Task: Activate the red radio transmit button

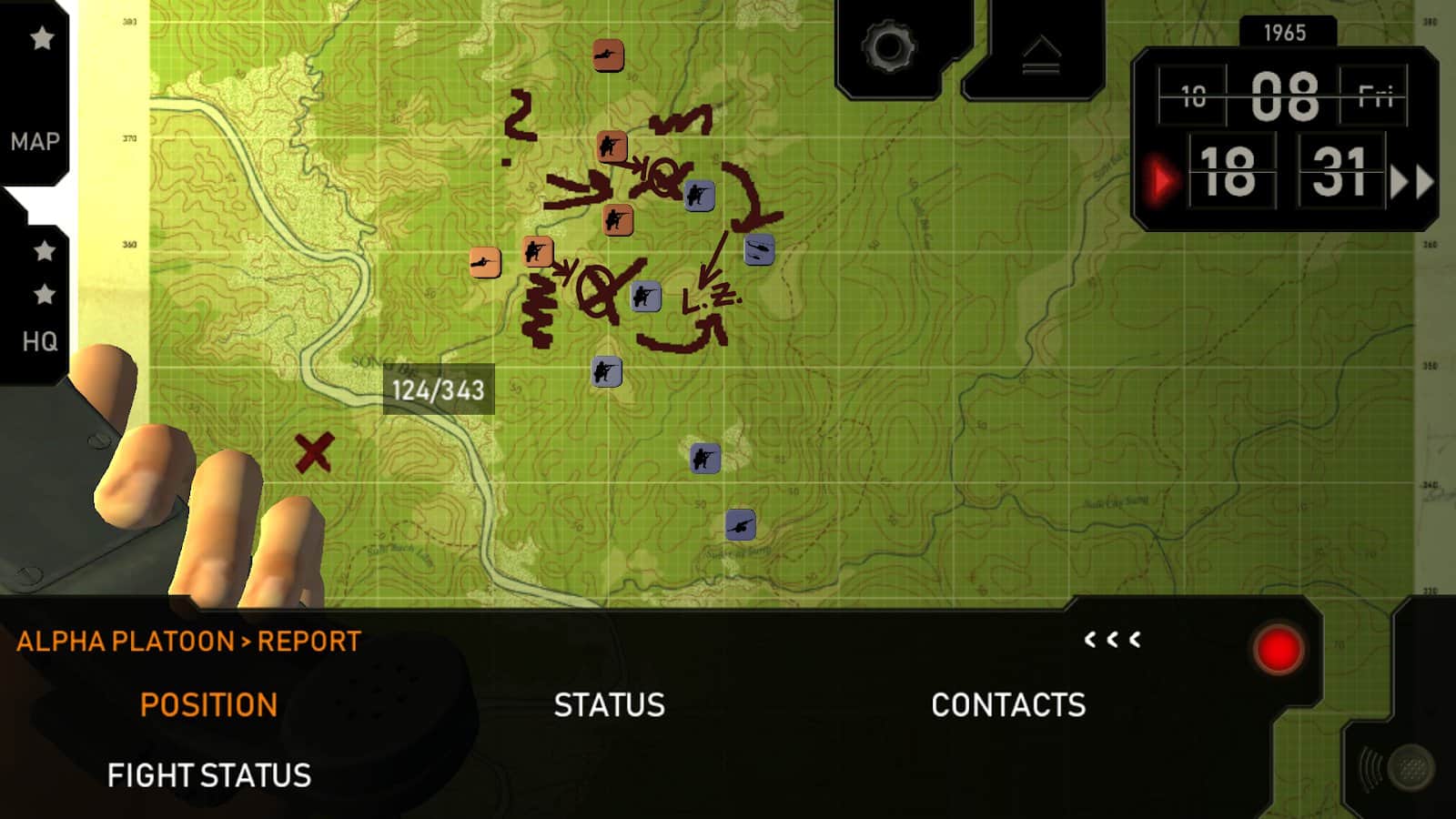Action: [x=1278, y=651]
